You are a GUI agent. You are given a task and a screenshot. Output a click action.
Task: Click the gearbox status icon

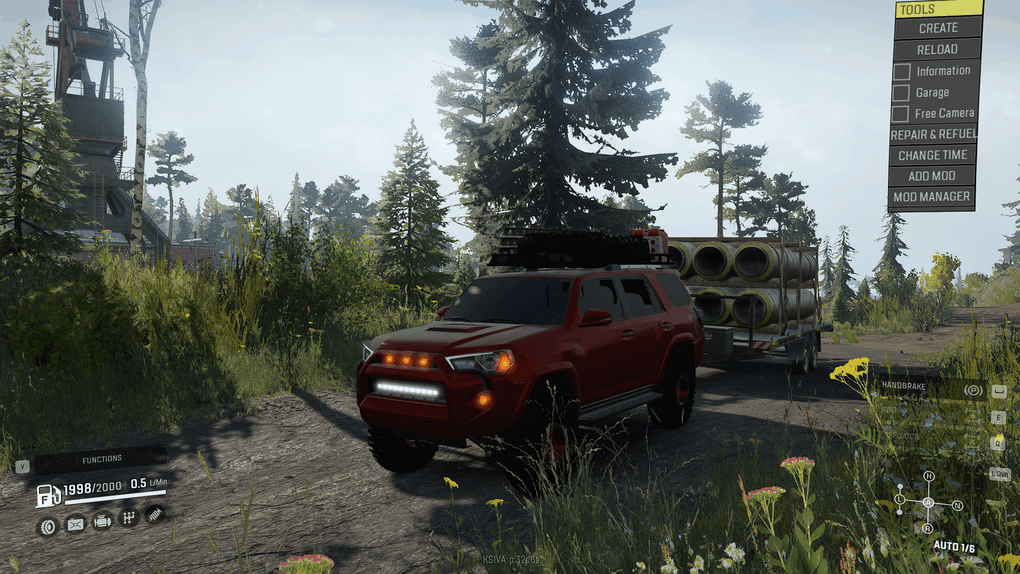[x=128, y=517]
